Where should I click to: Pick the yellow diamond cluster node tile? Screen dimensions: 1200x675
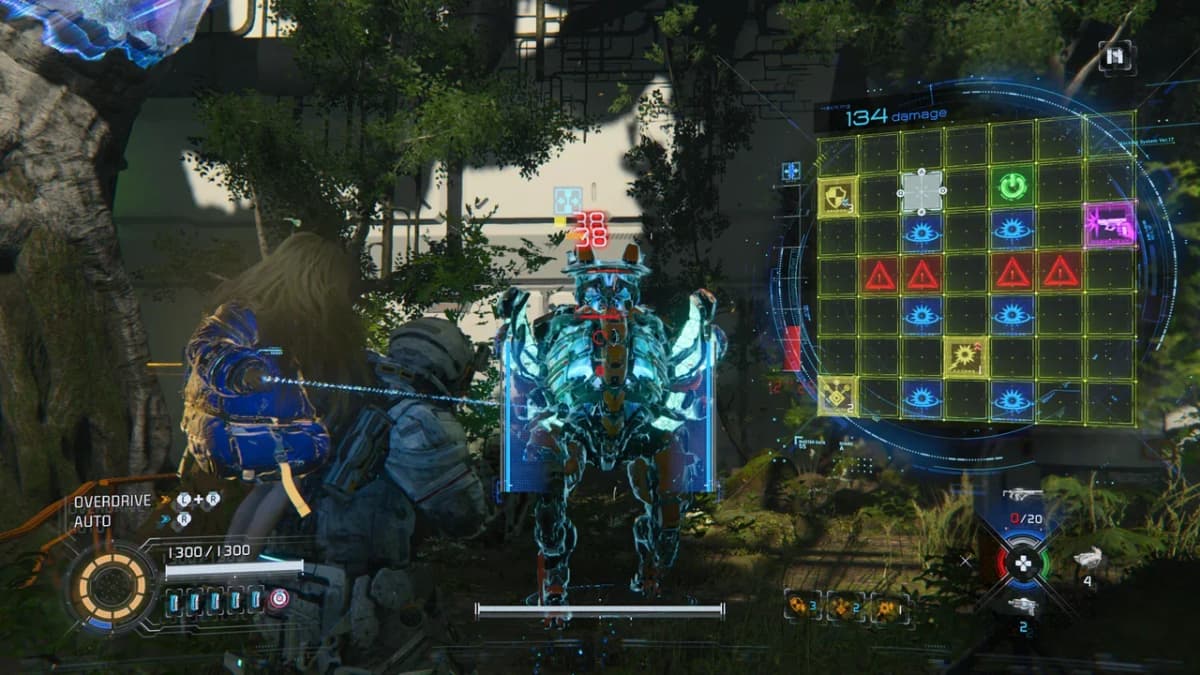pyautogui.click(x=837, y=397)
